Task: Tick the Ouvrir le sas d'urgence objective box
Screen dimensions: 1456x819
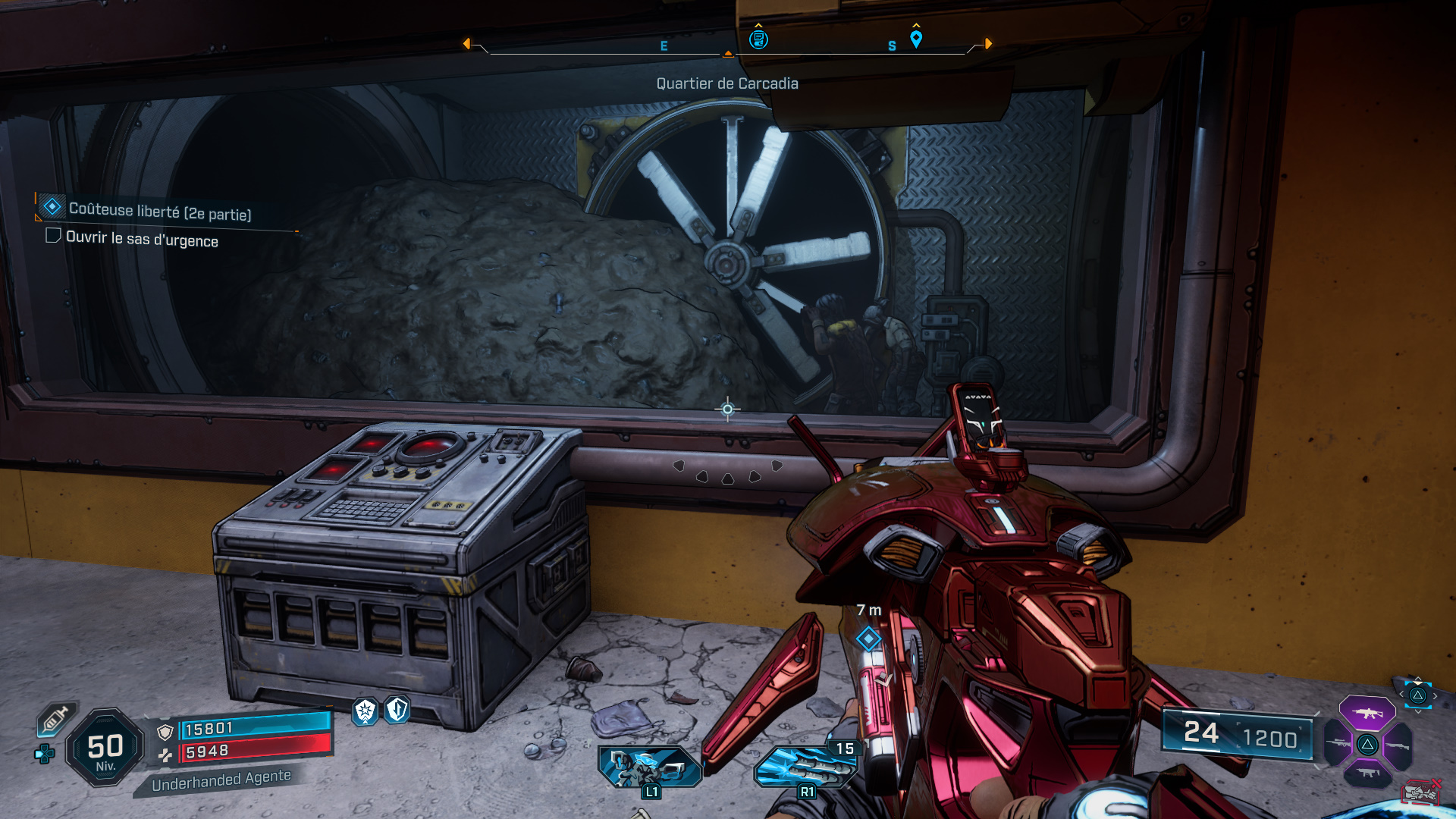Action: [x=53, y=236]
